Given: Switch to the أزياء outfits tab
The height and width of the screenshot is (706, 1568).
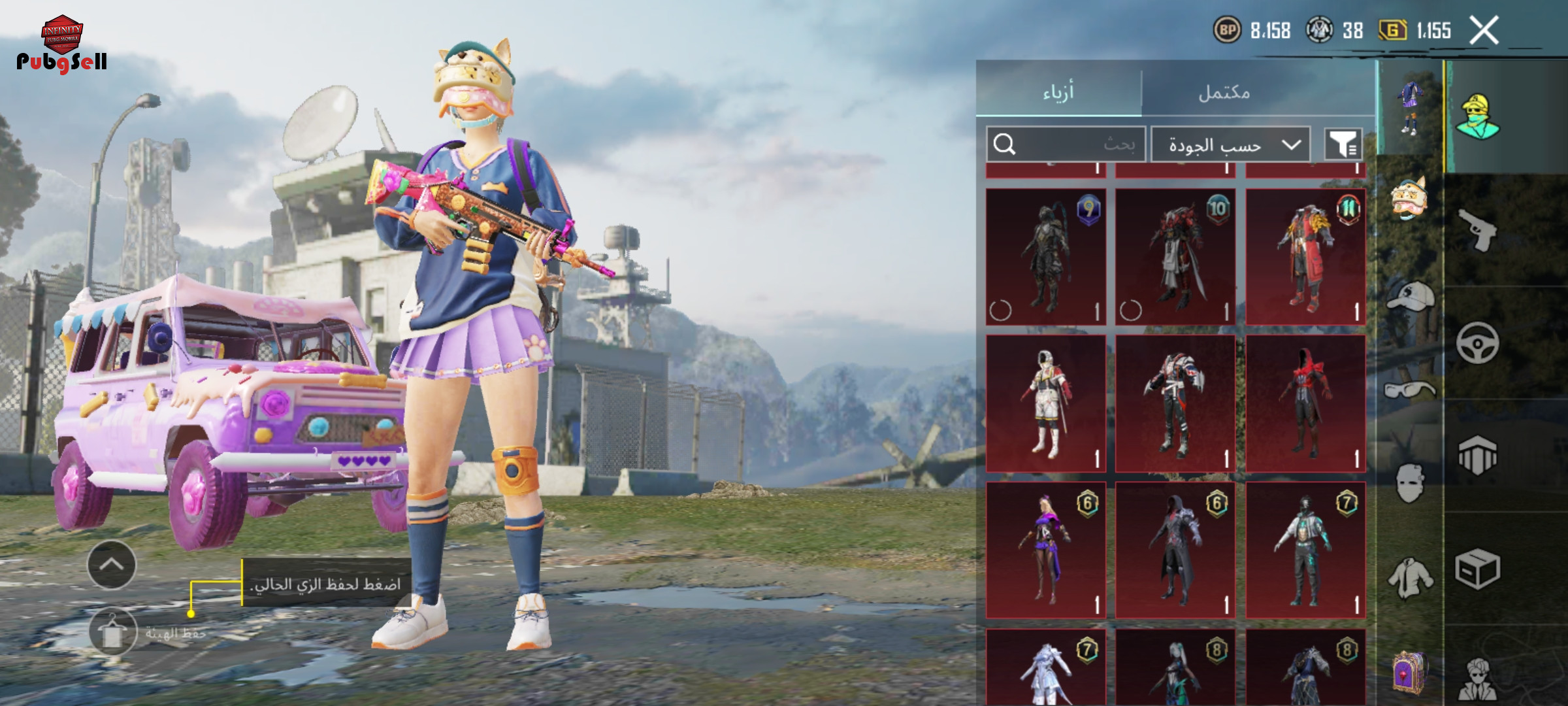Looking at the screenshot, I should (1058, 92).
